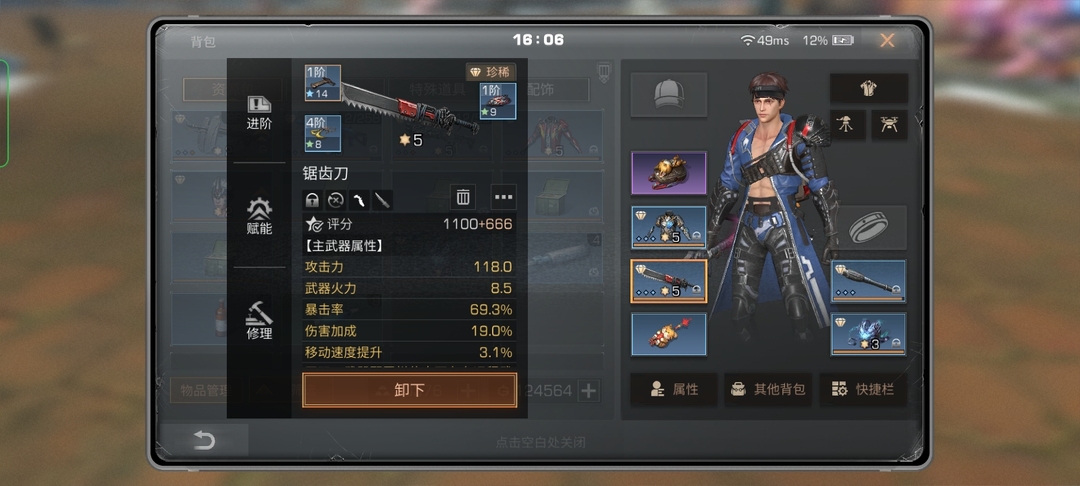Close the backpack with the orange X
Image resolution: width=1080 pixels, height=486 pixels.
(887, 41)
